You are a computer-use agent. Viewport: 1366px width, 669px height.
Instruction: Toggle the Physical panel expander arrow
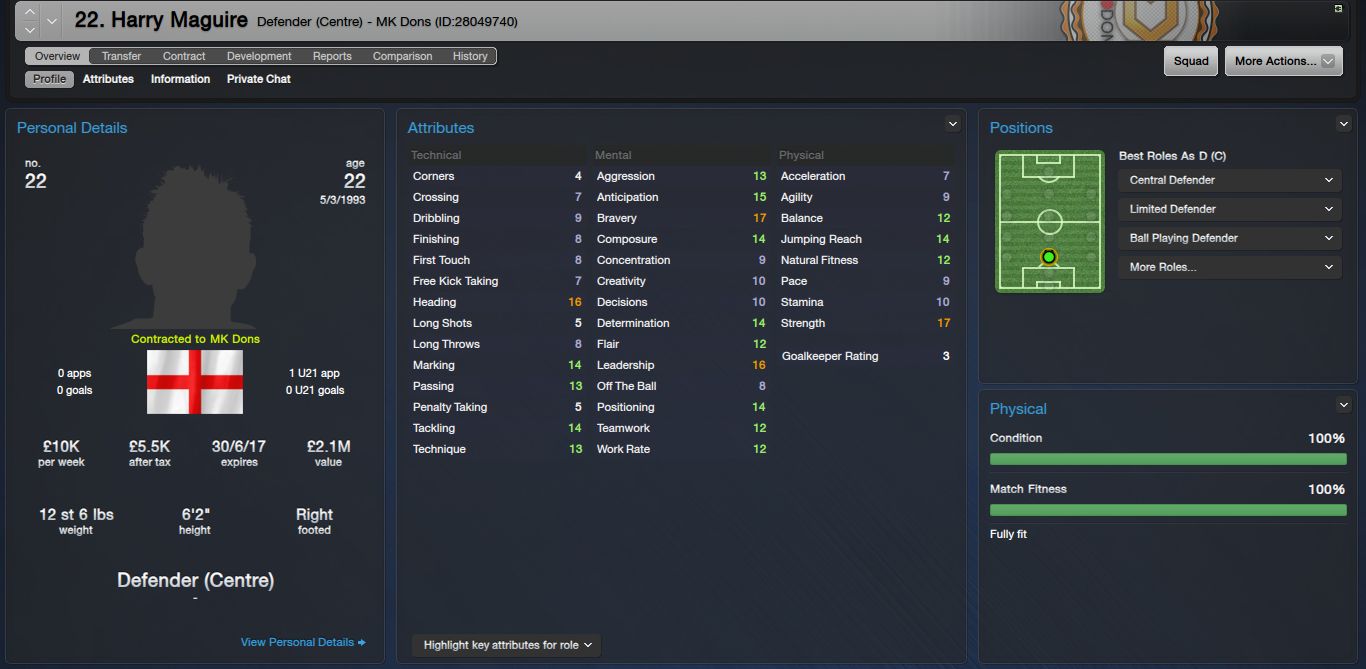point(1343,405)
